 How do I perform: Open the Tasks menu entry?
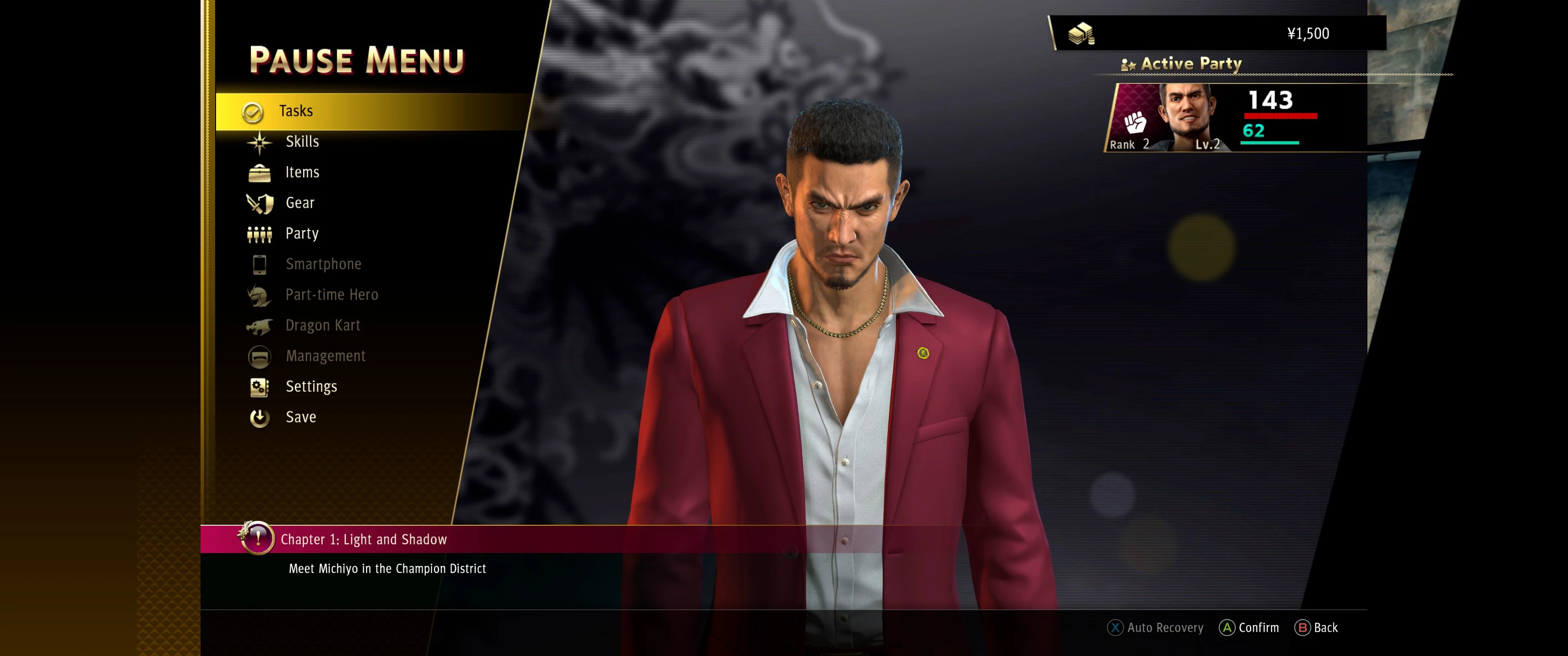click(x=297, y=110)
